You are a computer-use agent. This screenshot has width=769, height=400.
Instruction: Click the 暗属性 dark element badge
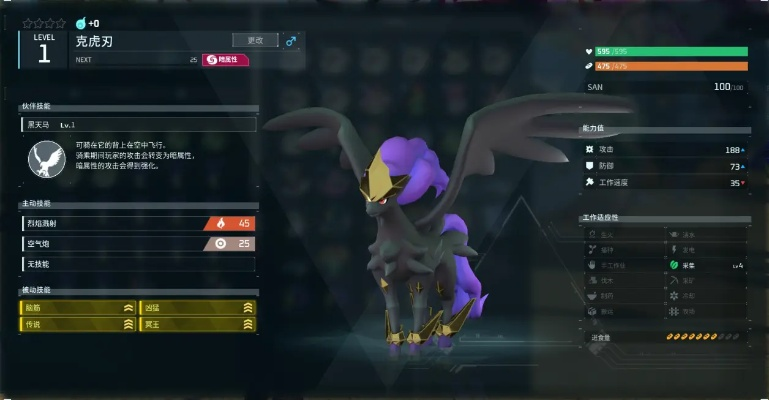[226, 60]
